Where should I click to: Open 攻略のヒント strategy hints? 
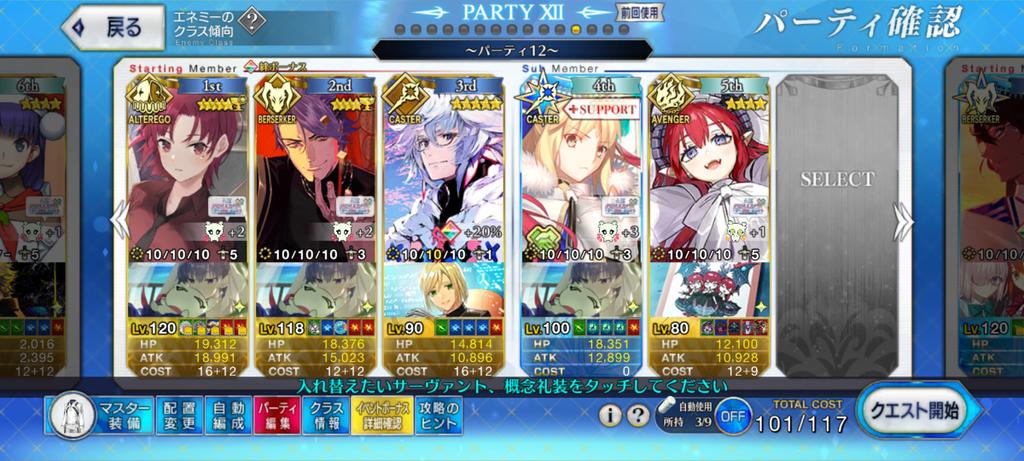pos(439,416)
